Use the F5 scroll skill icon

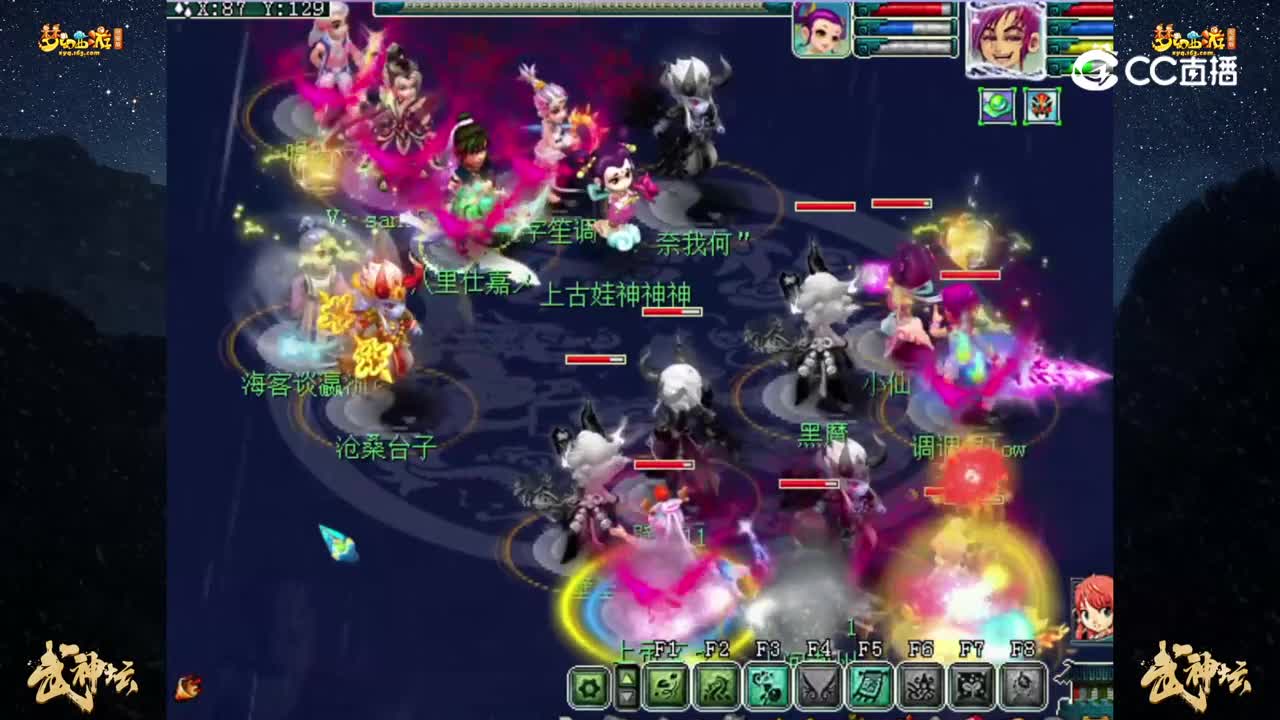pos(868,686)
